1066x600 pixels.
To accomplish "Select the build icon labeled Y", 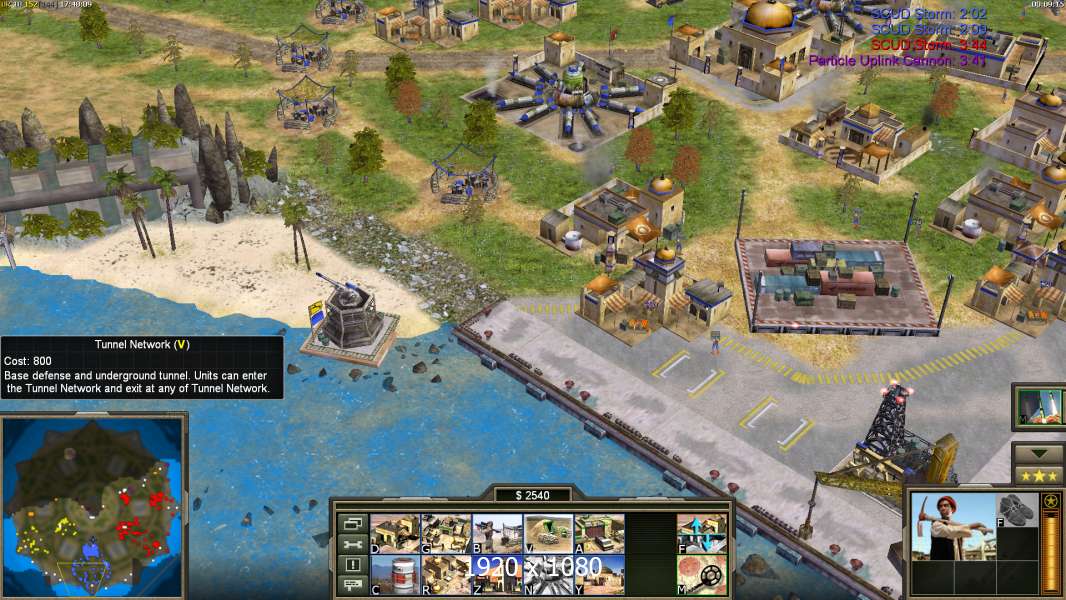I will (599, 575).
